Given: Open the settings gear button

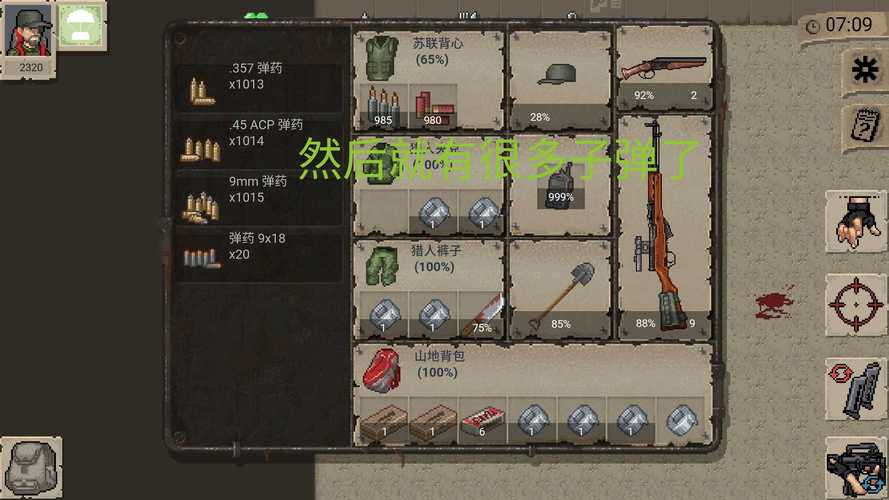Looking at the screenshot, I should (x=860, y=69).
